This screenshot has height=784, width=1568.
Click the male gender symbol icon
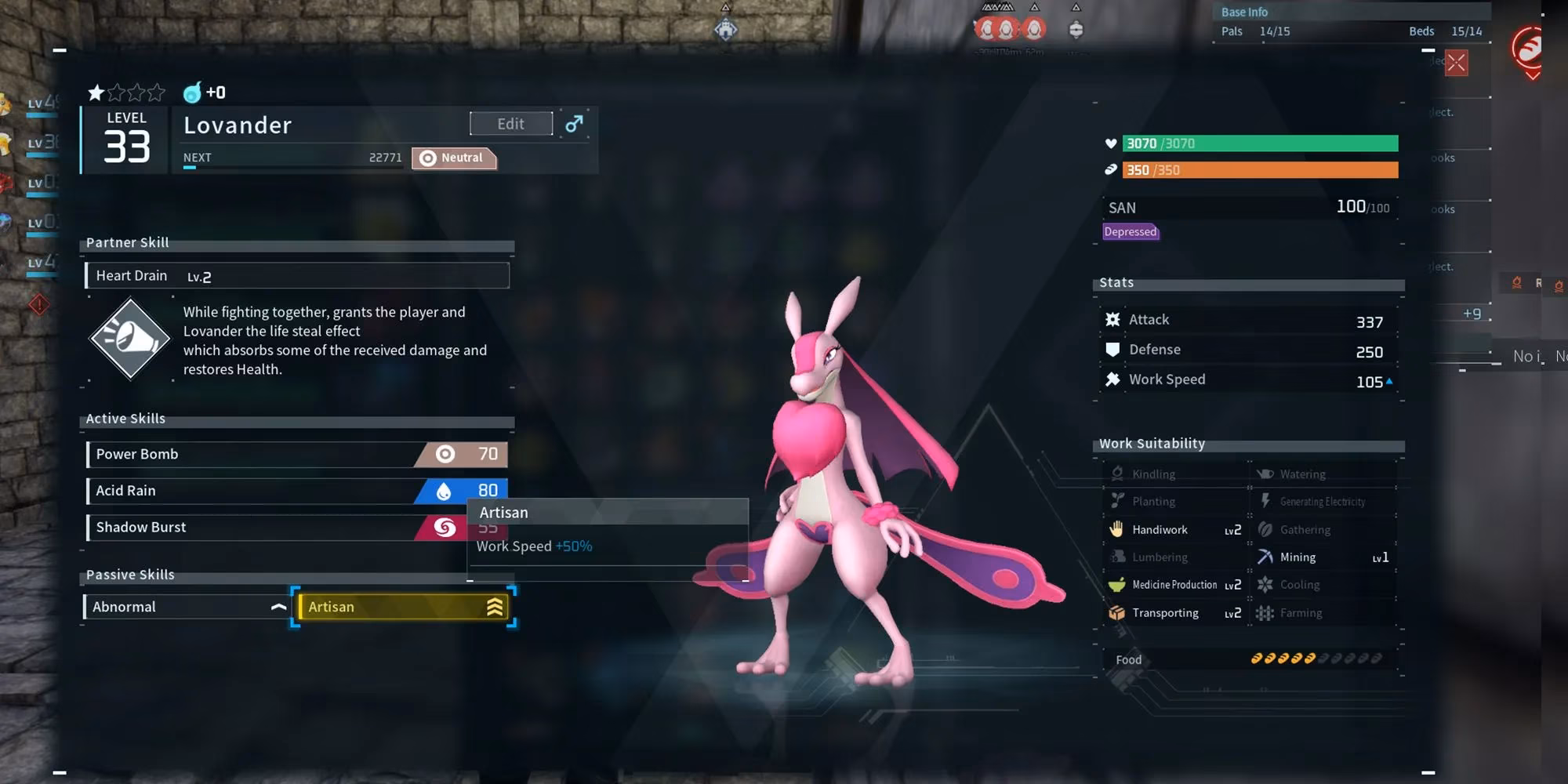point(574,124)
